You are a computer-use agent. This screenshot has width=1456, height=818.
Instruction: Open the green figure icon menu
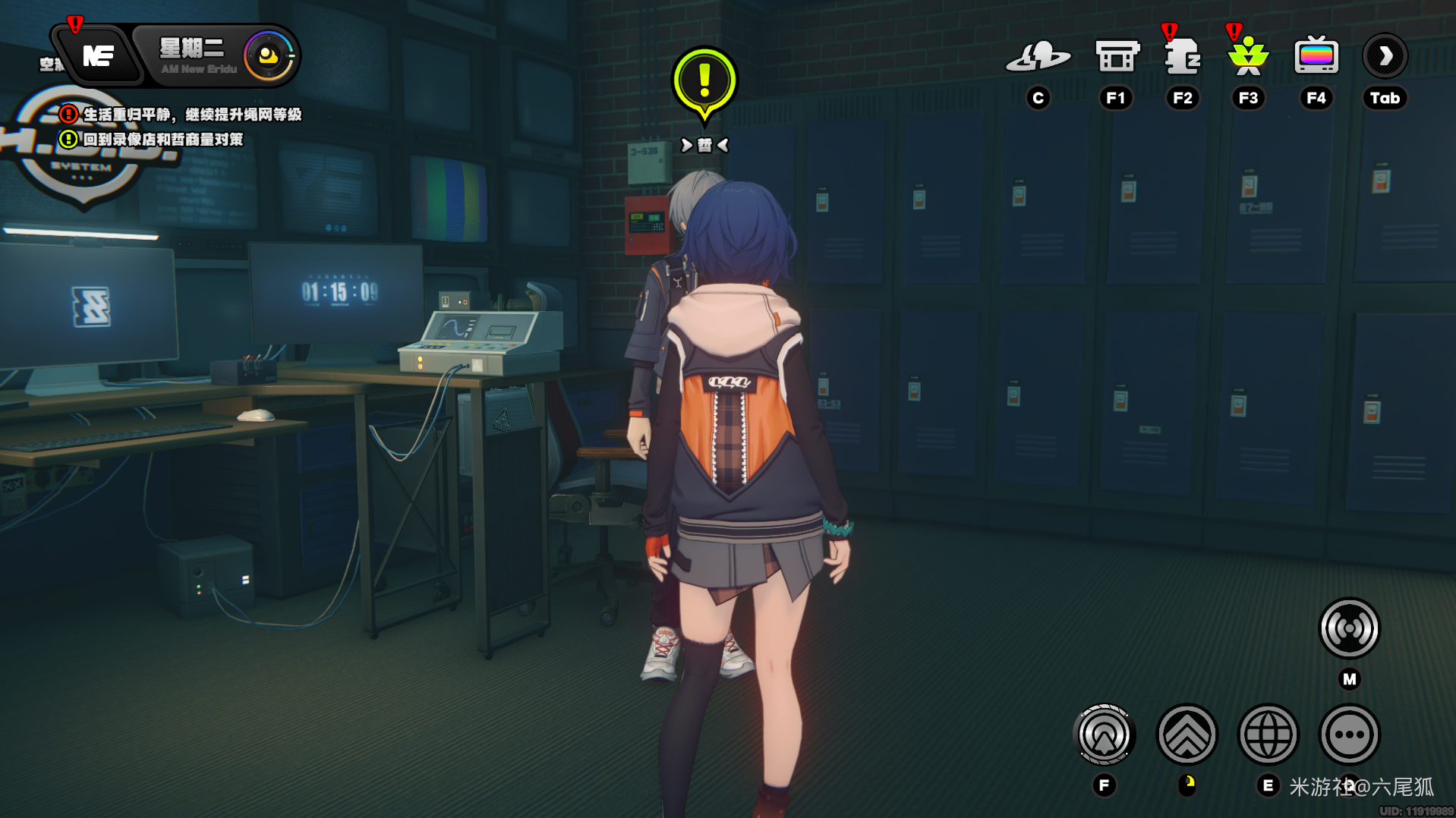coord(1248,57)
